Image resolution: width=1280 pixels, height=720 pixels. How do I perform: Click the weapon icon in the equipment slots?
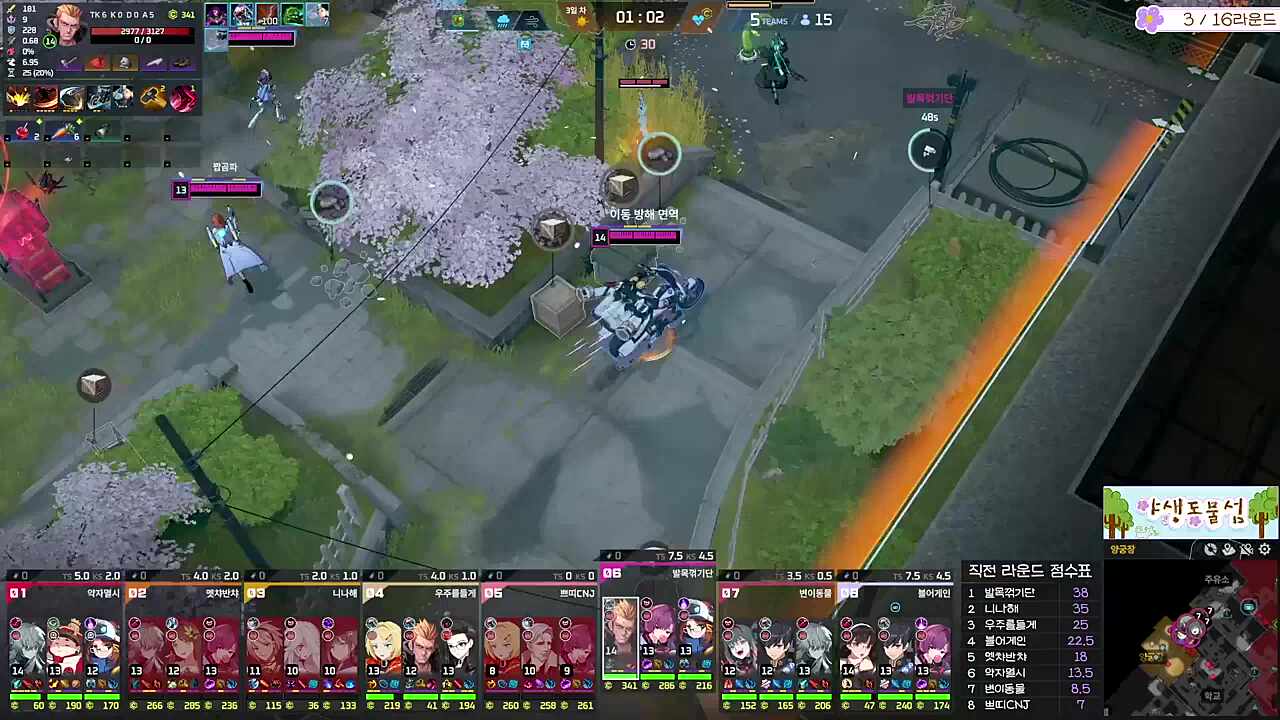pyautogui.click(x=69, y=63)
